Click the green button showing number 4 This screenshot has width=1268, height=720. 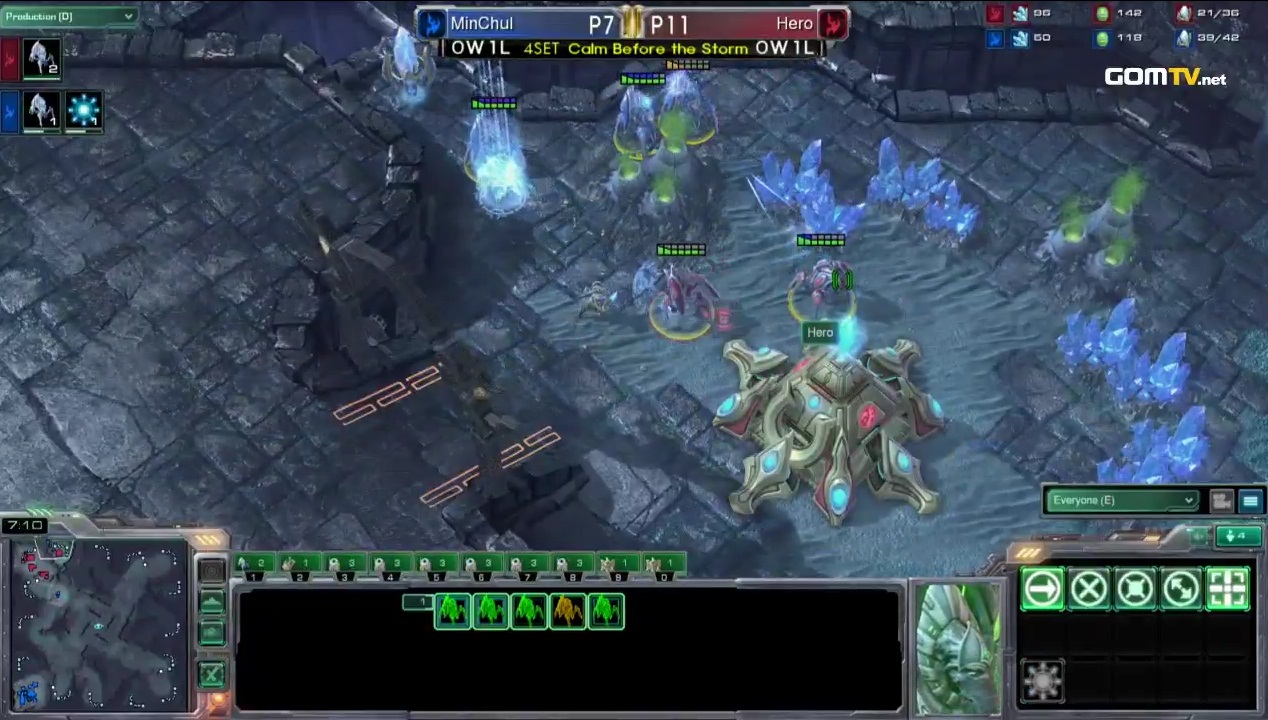tap(1238, 536)
